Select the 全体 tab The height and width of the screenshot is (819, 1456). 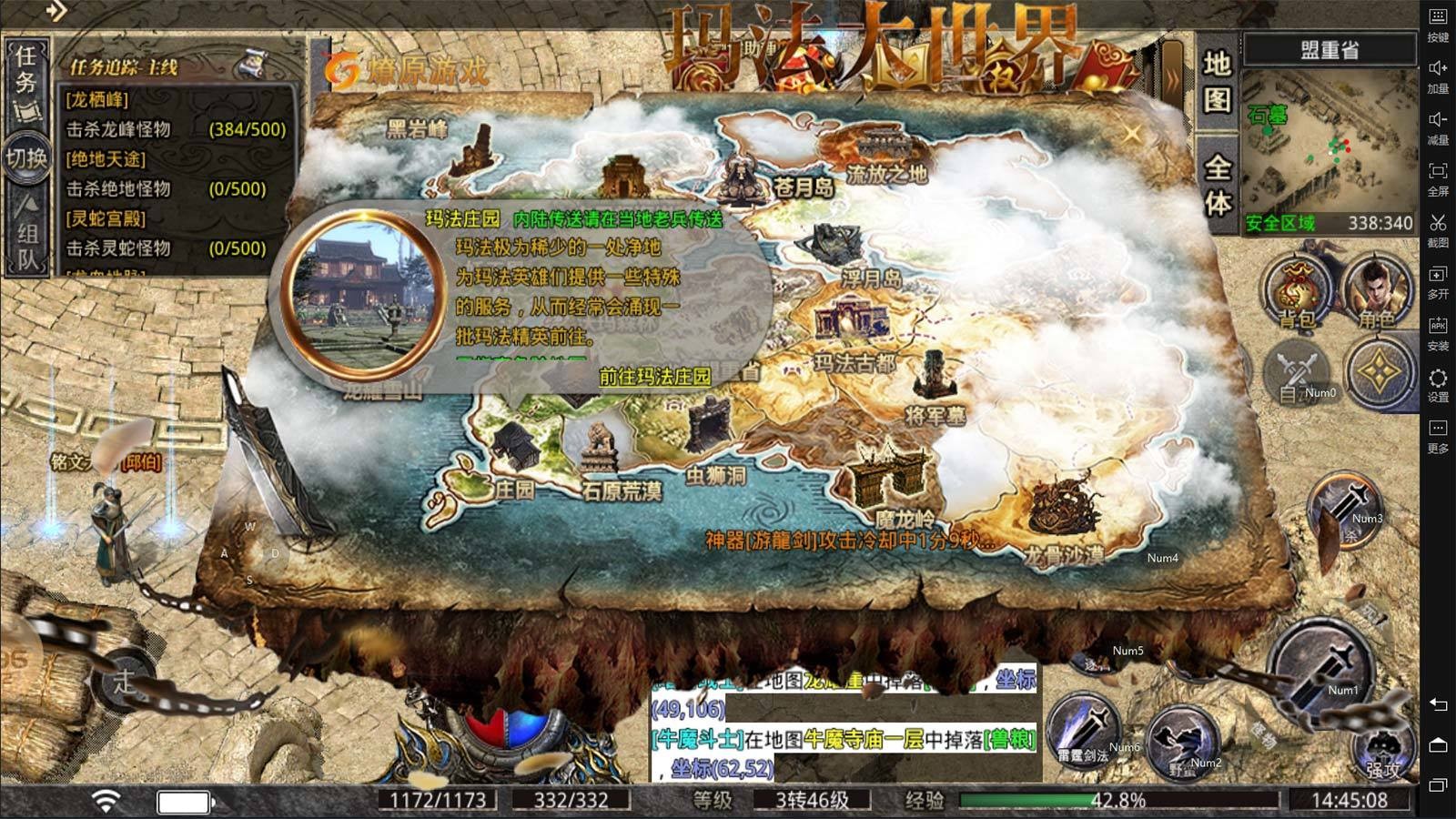point(1218,185)
